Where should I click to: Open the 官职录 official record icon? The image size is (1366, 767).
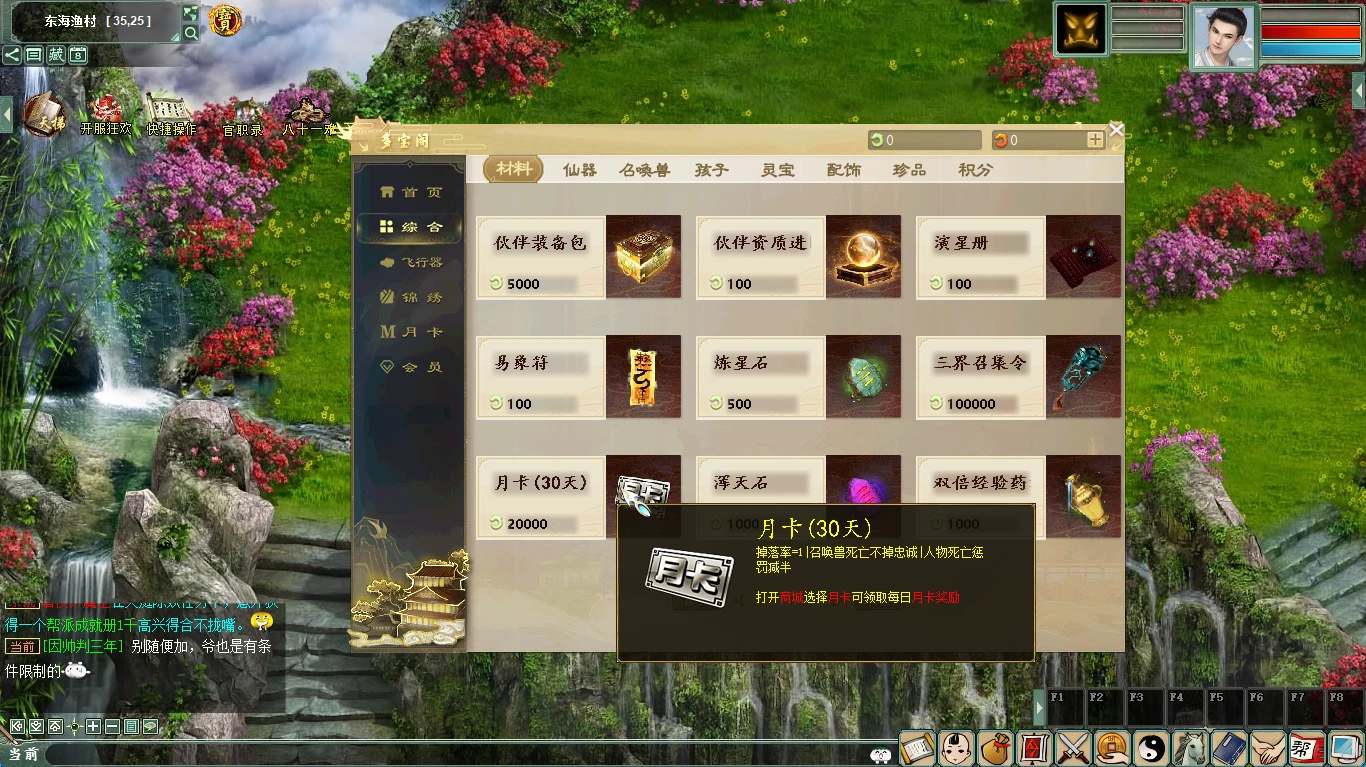point(245,112)
